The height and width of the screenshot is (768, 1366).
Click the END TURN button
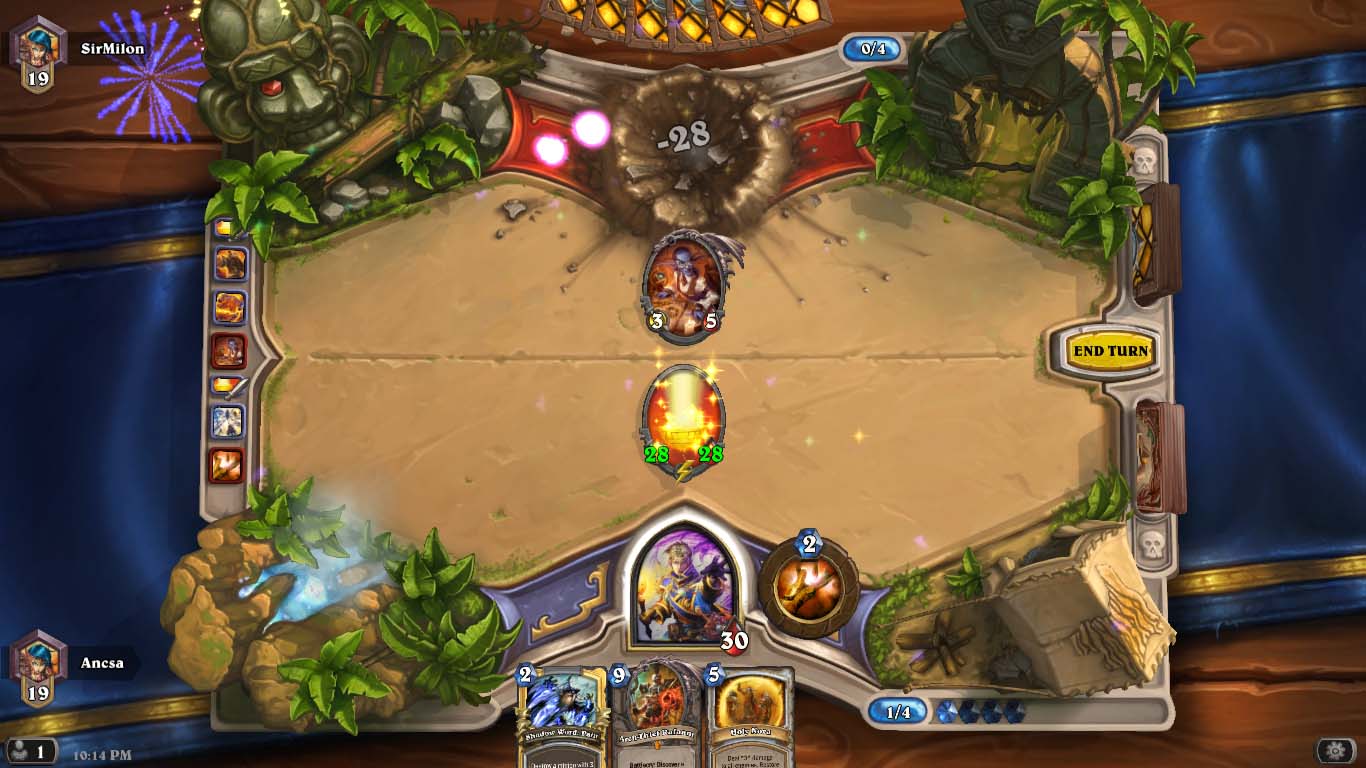1109,351
